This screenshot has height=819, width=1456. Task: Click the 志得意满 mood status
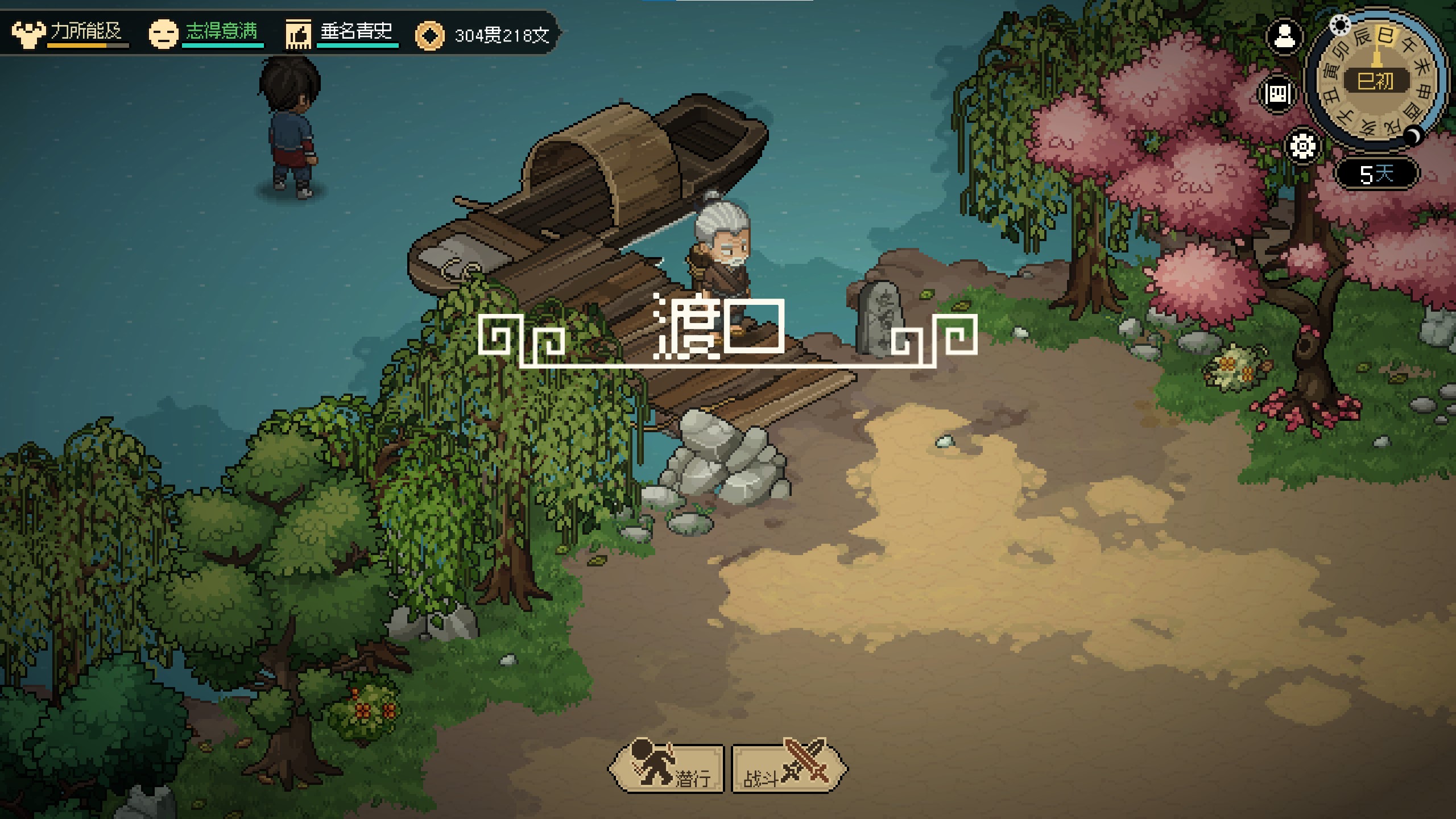pos(205,33)
